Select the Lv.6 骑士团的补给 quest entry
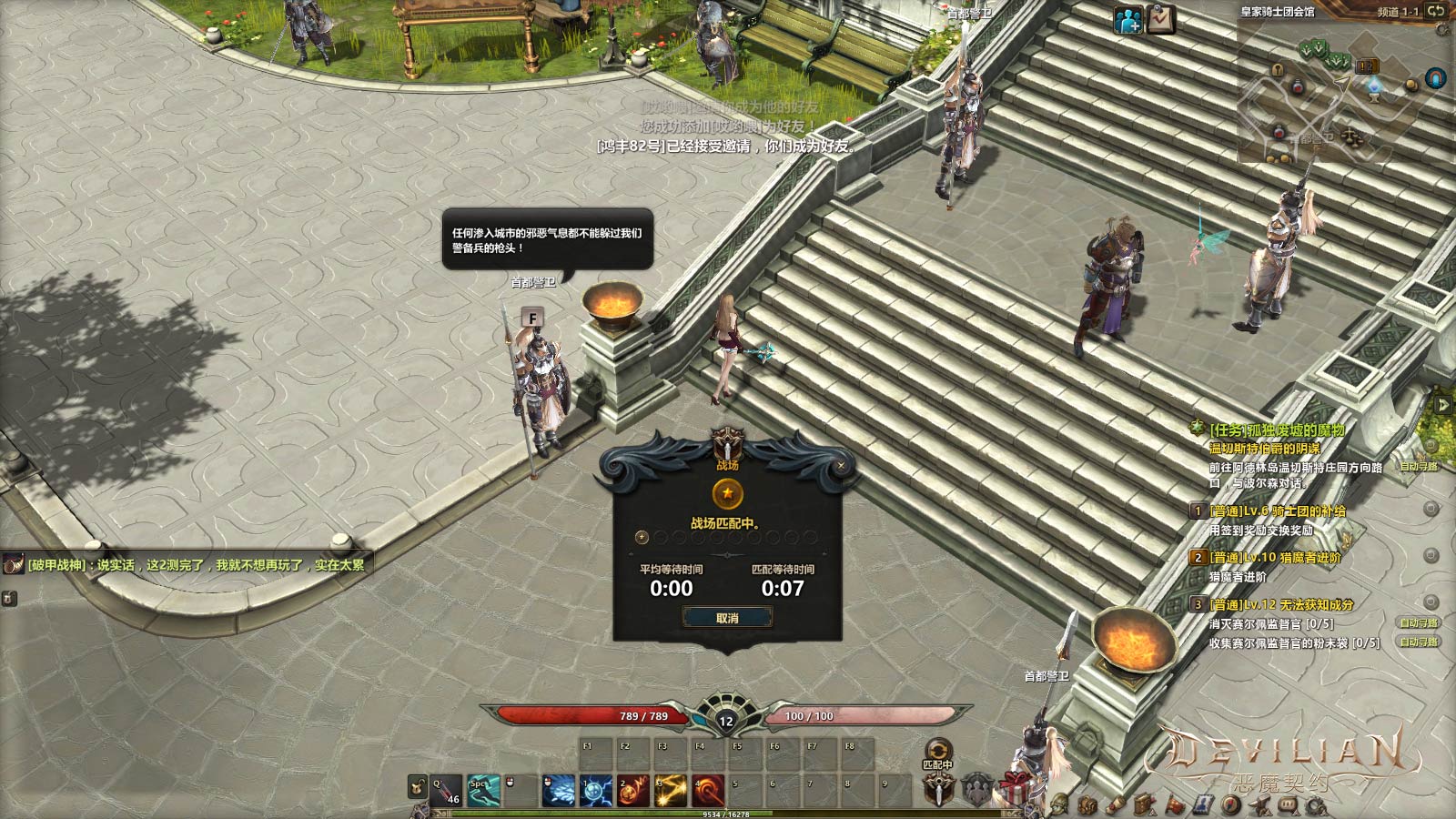The height and width of the screenshot is (819, 1456). click(x=1277, y=511)
